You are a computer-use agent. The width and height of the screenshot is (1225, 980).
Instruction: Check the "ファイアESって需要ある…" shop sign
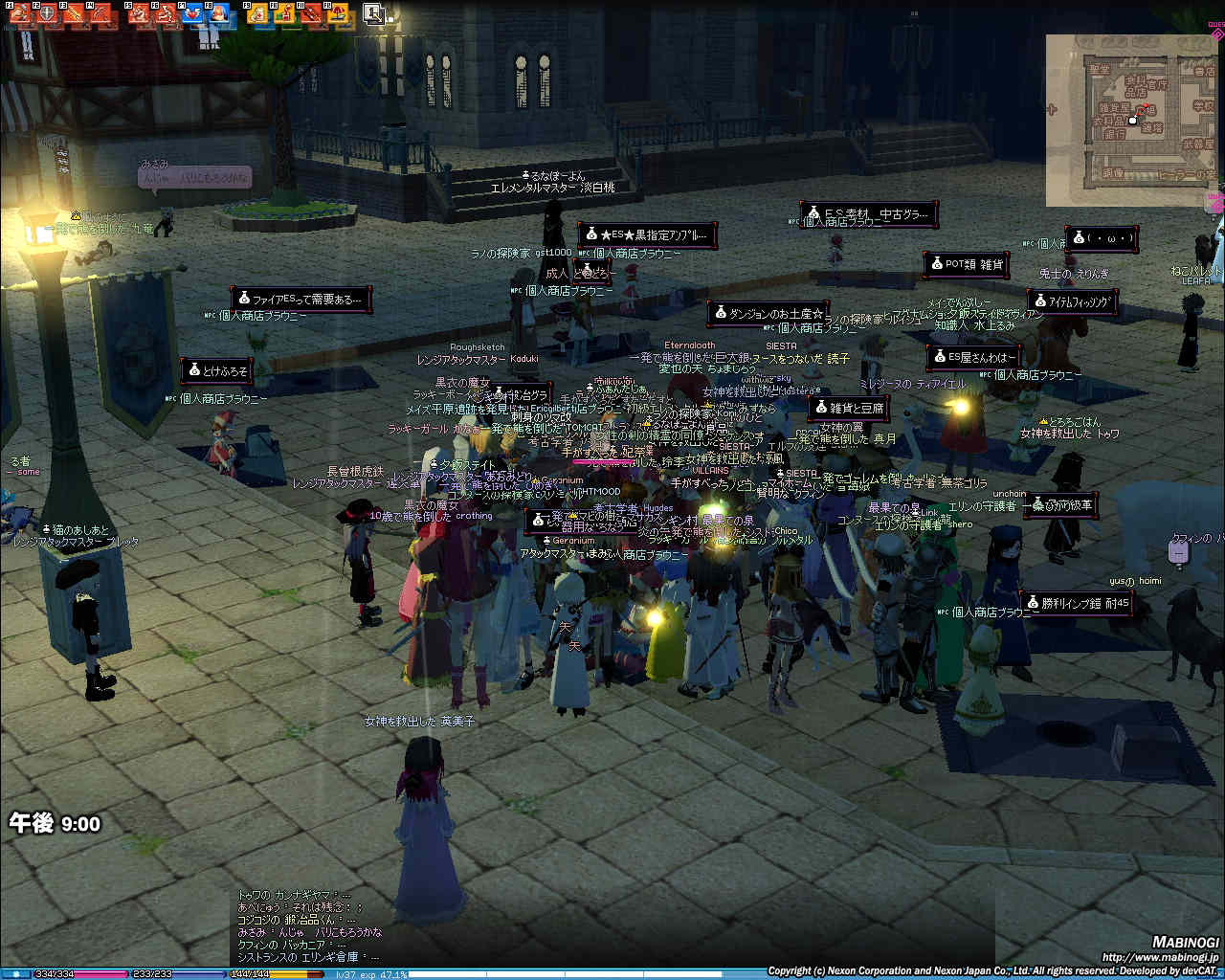pyautogui.click(x=301, y=300)
